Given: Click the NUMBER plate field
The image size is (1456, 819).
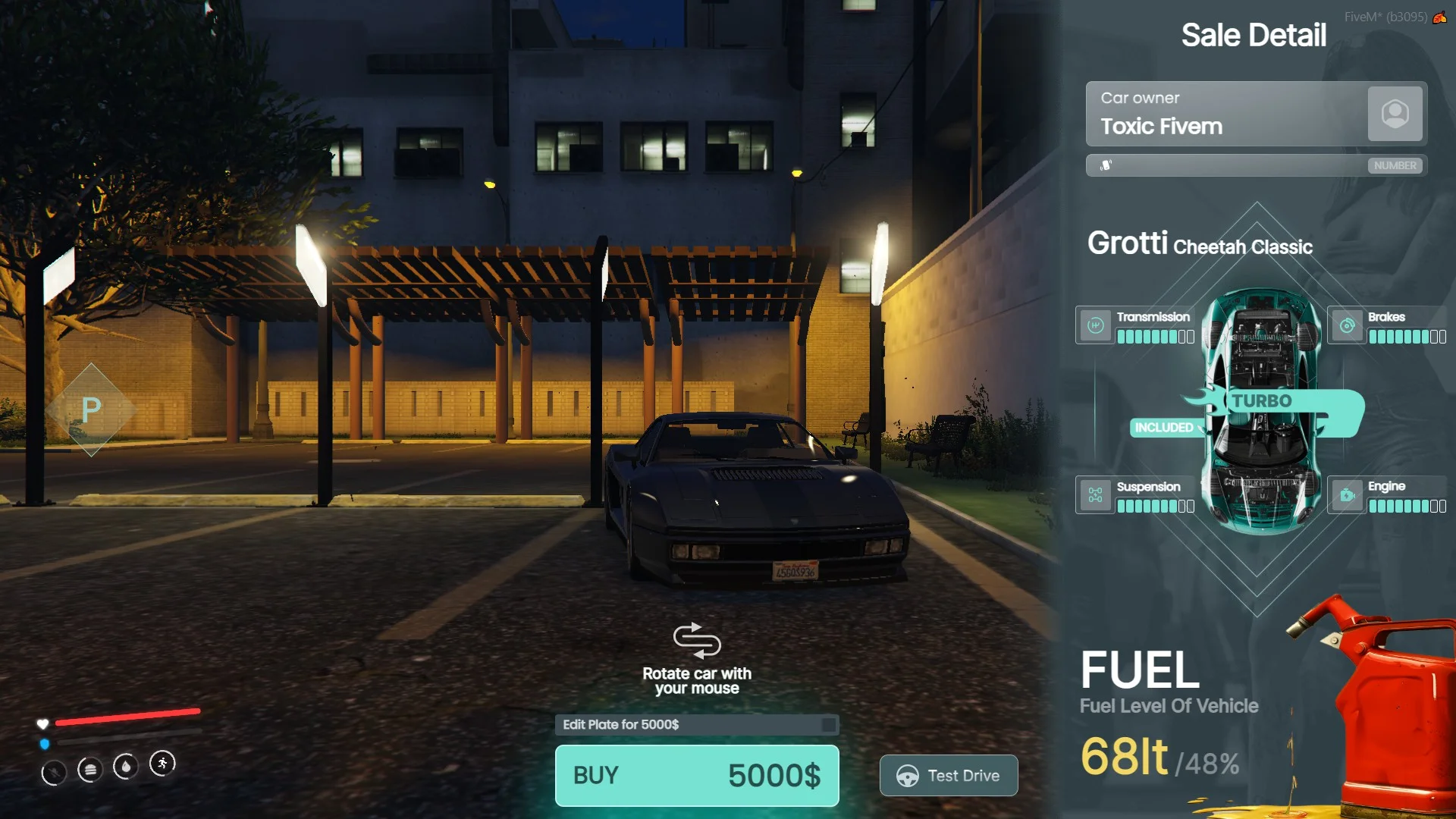Looking at the screenshot, I should click(x=1256, y=165).
